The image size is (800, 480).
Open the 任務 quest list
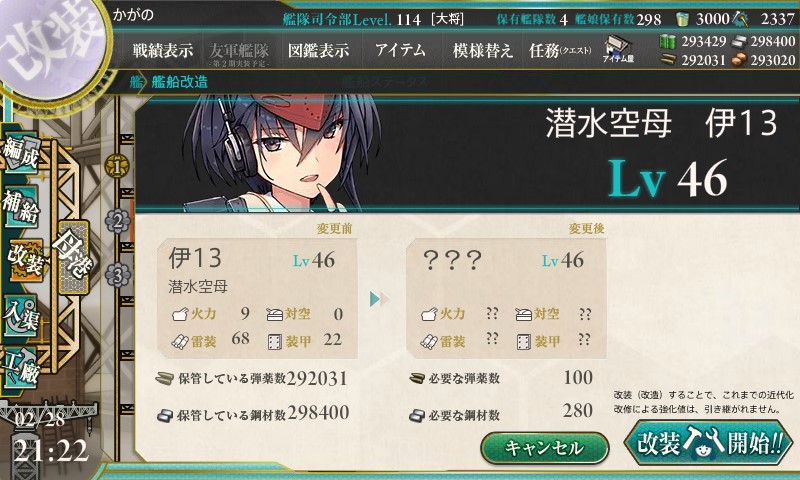pos(560,49)
